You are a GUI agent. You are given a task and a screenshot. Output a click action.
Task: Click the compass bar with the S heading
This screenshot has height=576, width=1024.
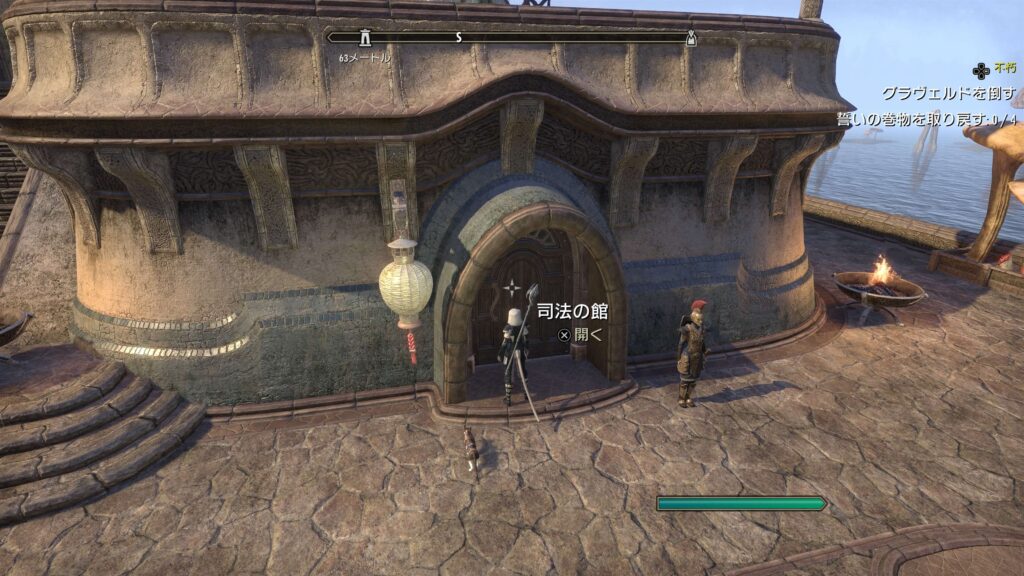[510, 37]
